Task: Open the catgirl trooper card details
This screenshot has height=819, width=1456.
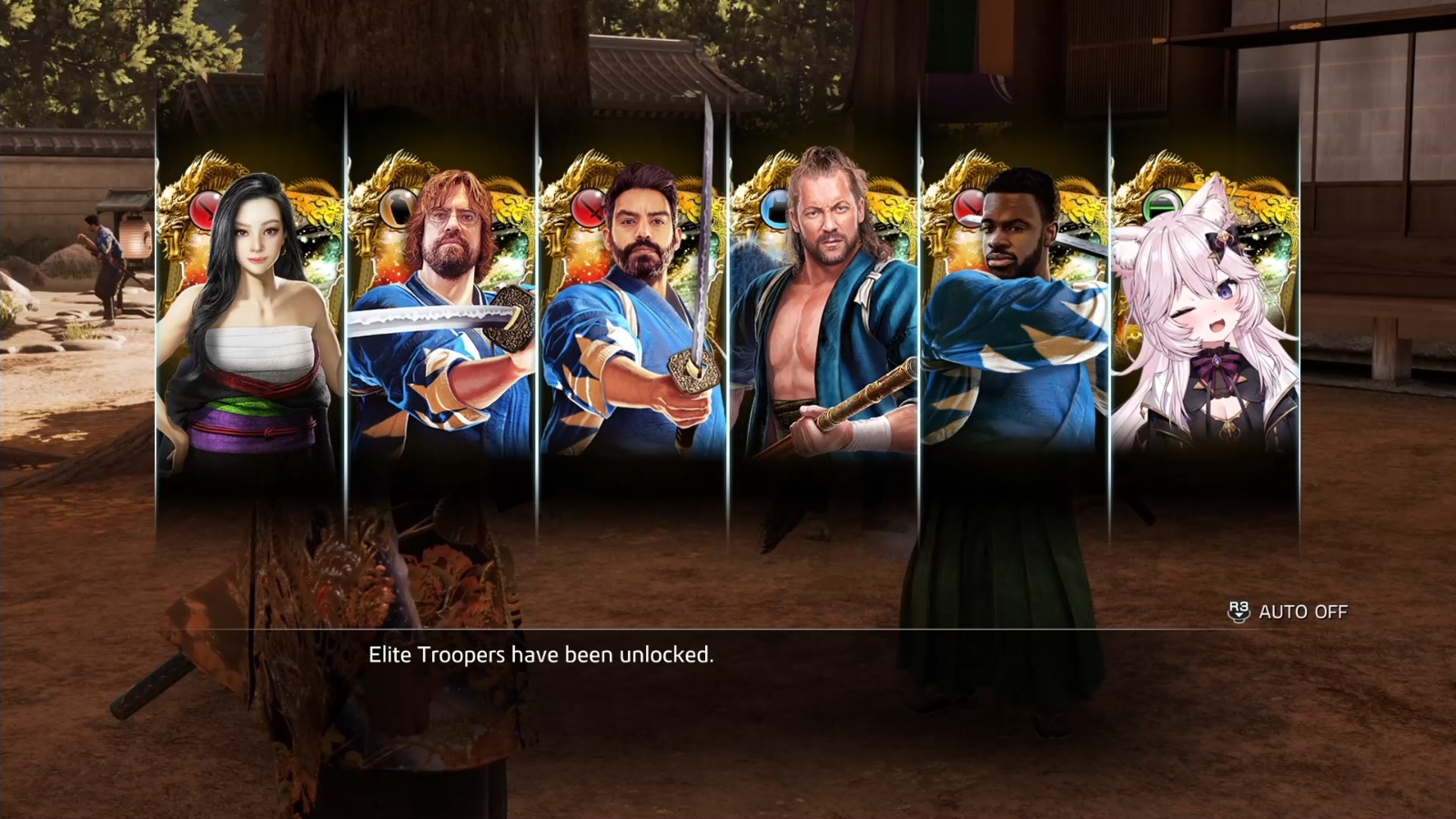Action: 1205,328
